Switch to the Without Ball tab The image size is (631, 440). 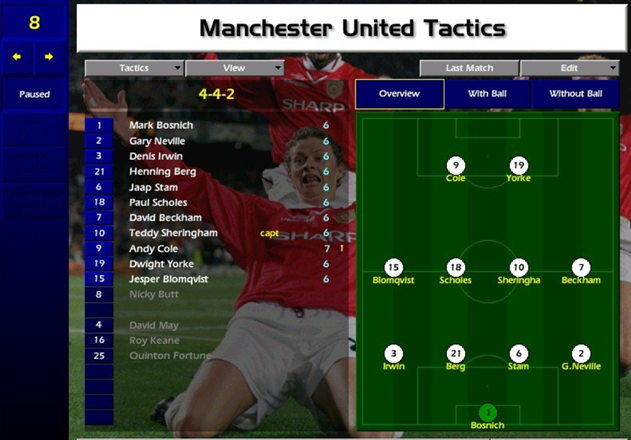coord(575,94)
